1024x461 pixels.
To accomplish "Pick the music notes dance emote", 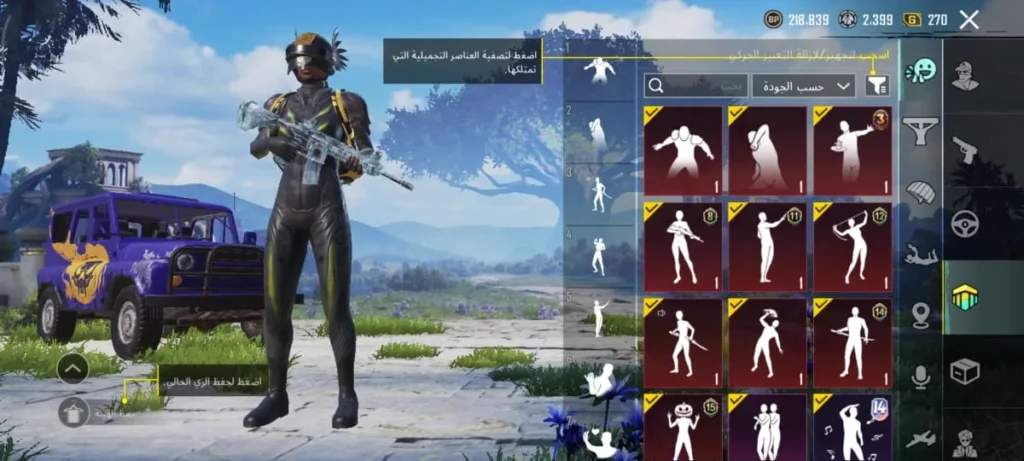I will tap(852, 427).
